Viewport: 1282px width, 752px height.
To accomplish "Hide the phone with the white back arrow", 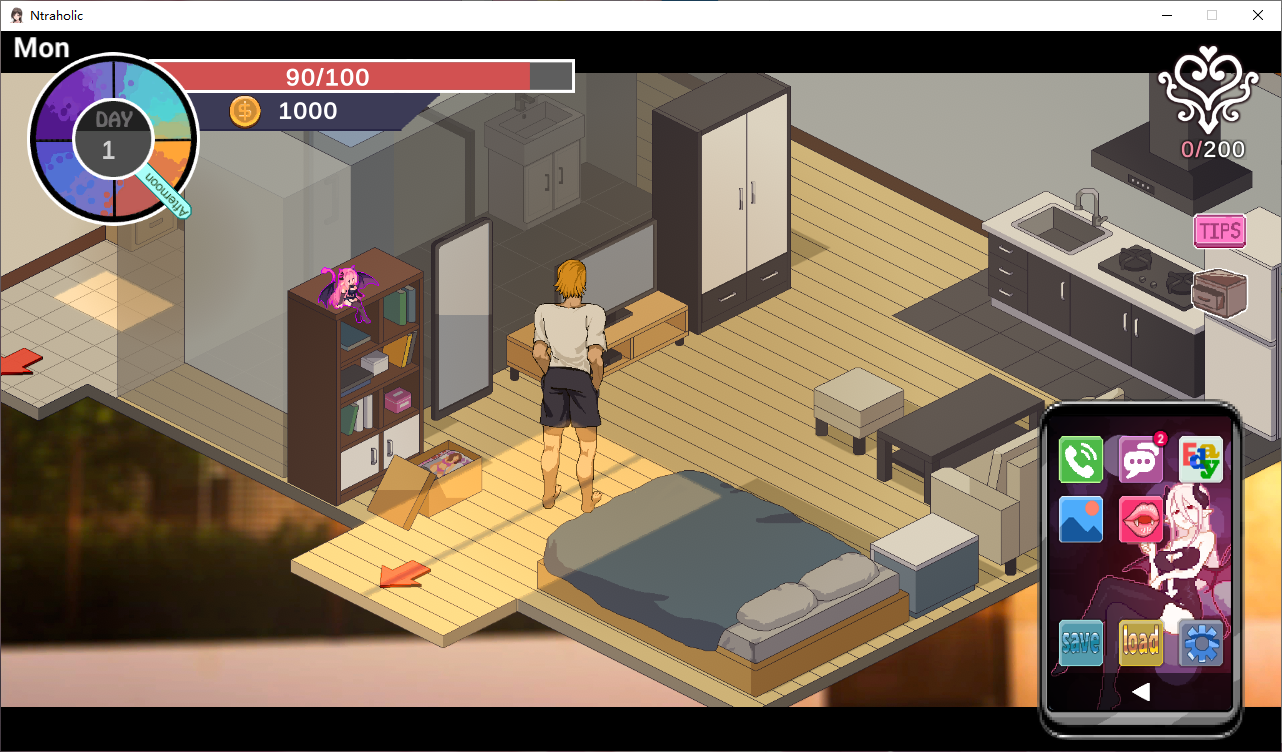I will point(1141,691).
